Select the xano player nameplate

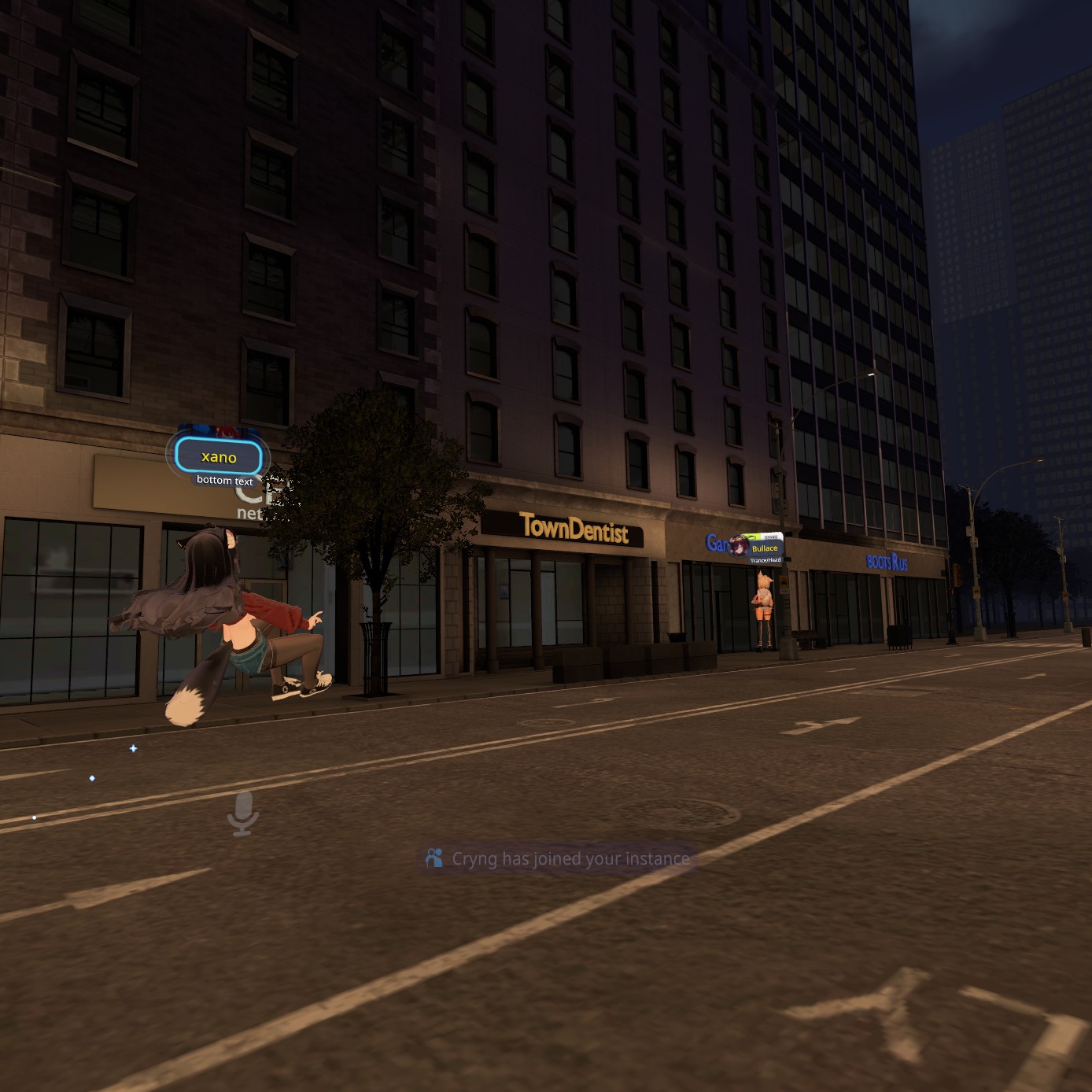coord(219,457)
